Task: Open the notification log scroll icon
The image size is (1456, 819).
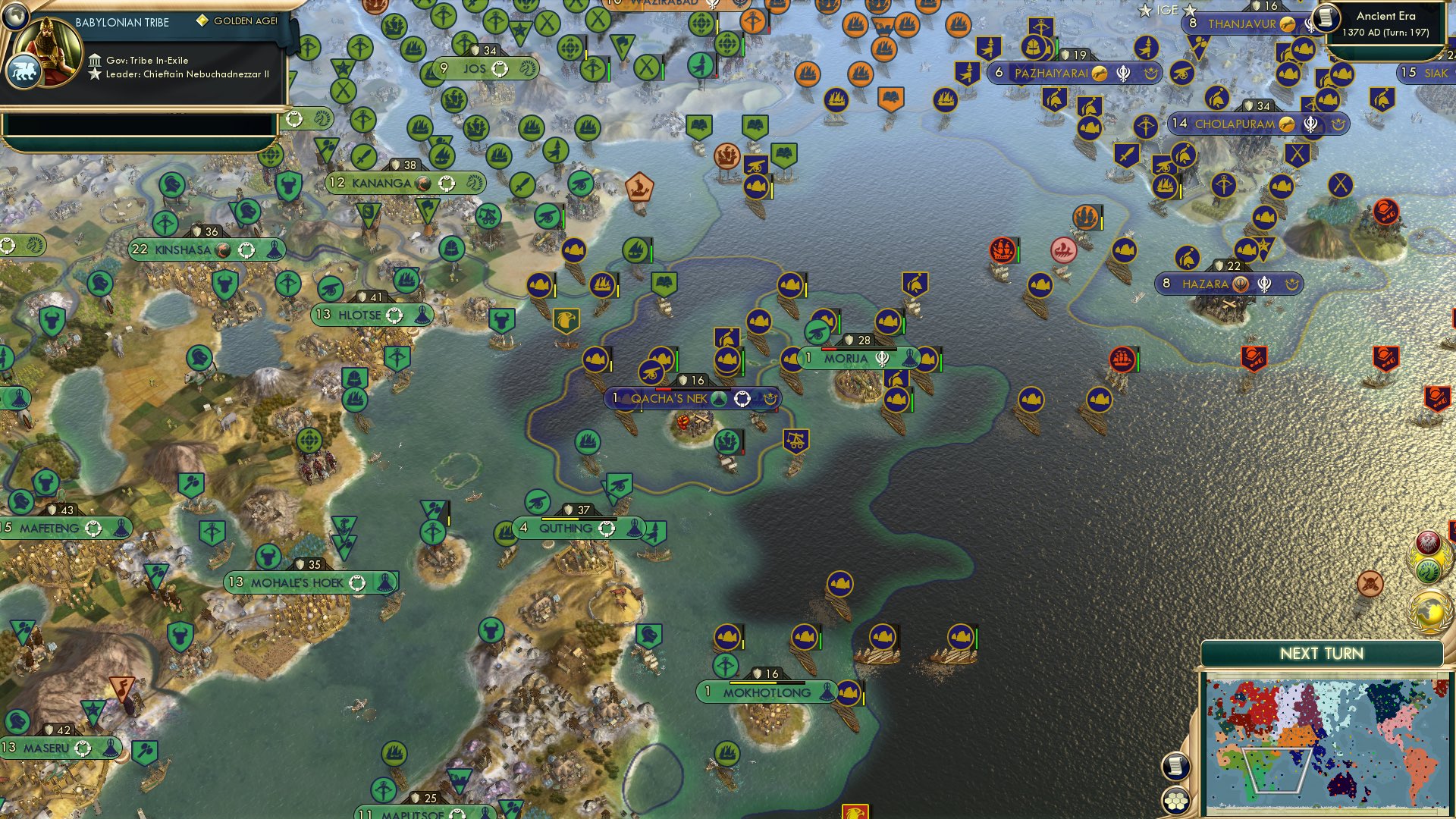Action: [x=1175, y=767]
